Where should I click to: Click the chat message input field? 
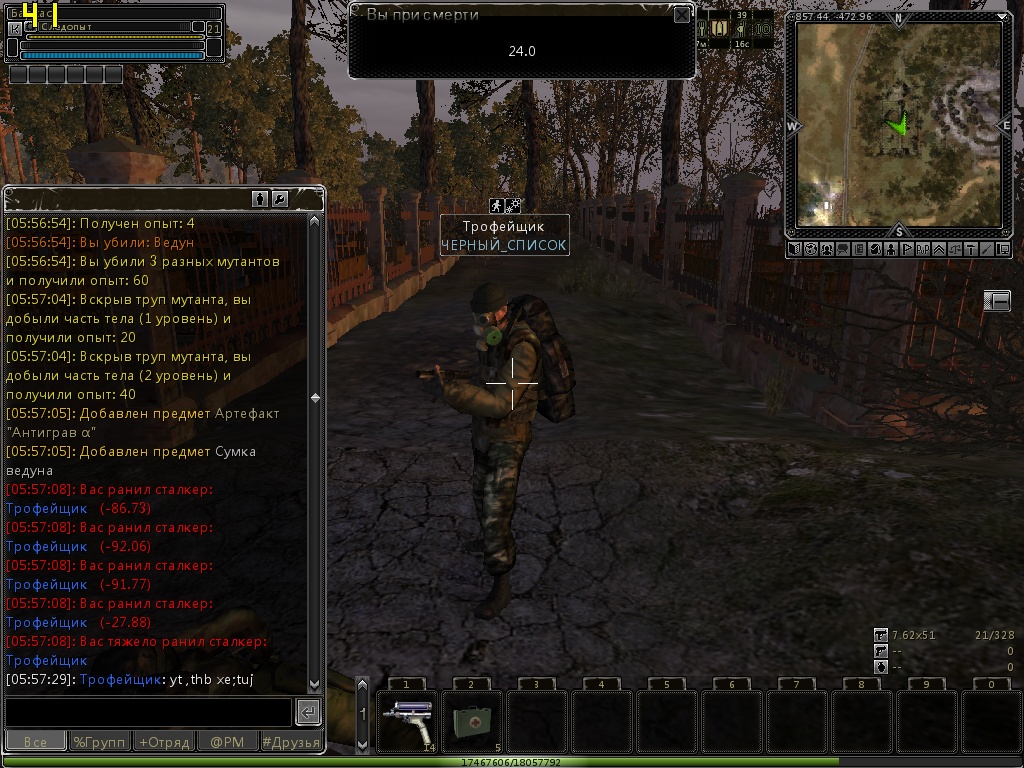(x=148, y=712)
